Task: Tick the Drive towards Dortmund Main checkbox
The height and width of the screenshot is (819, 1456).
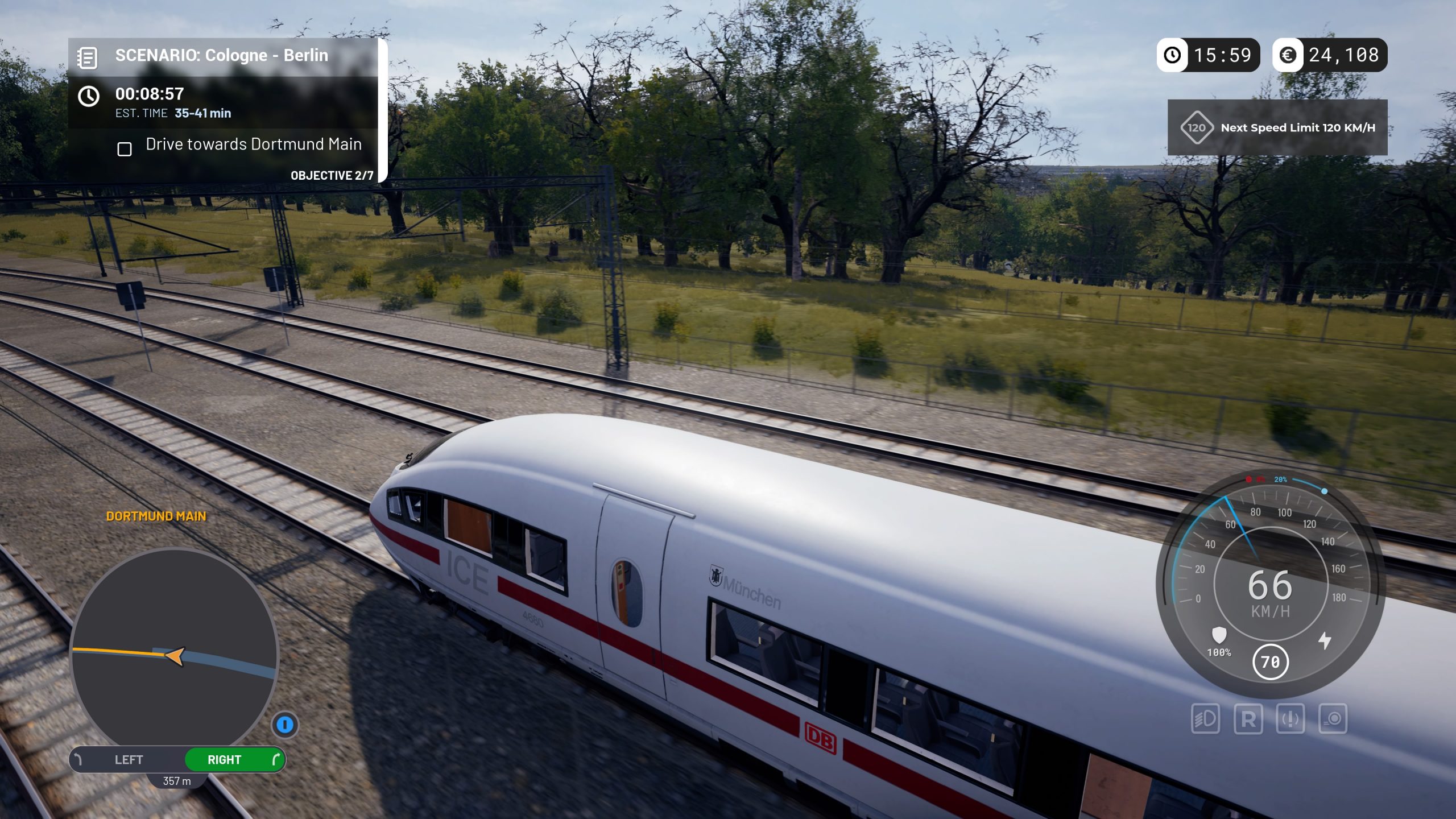Action: point(125,149)
